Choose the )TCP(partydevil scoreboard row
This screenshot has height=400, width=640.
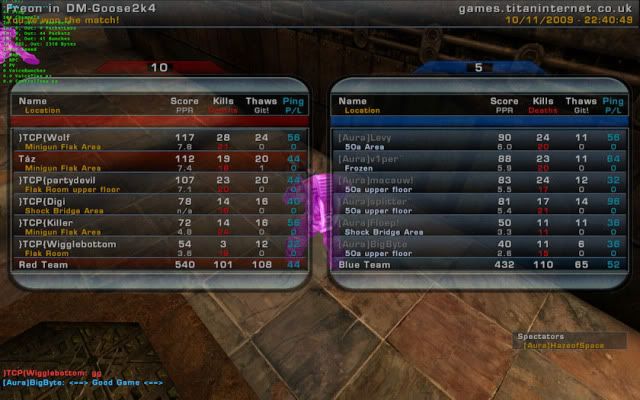[160, 184]
